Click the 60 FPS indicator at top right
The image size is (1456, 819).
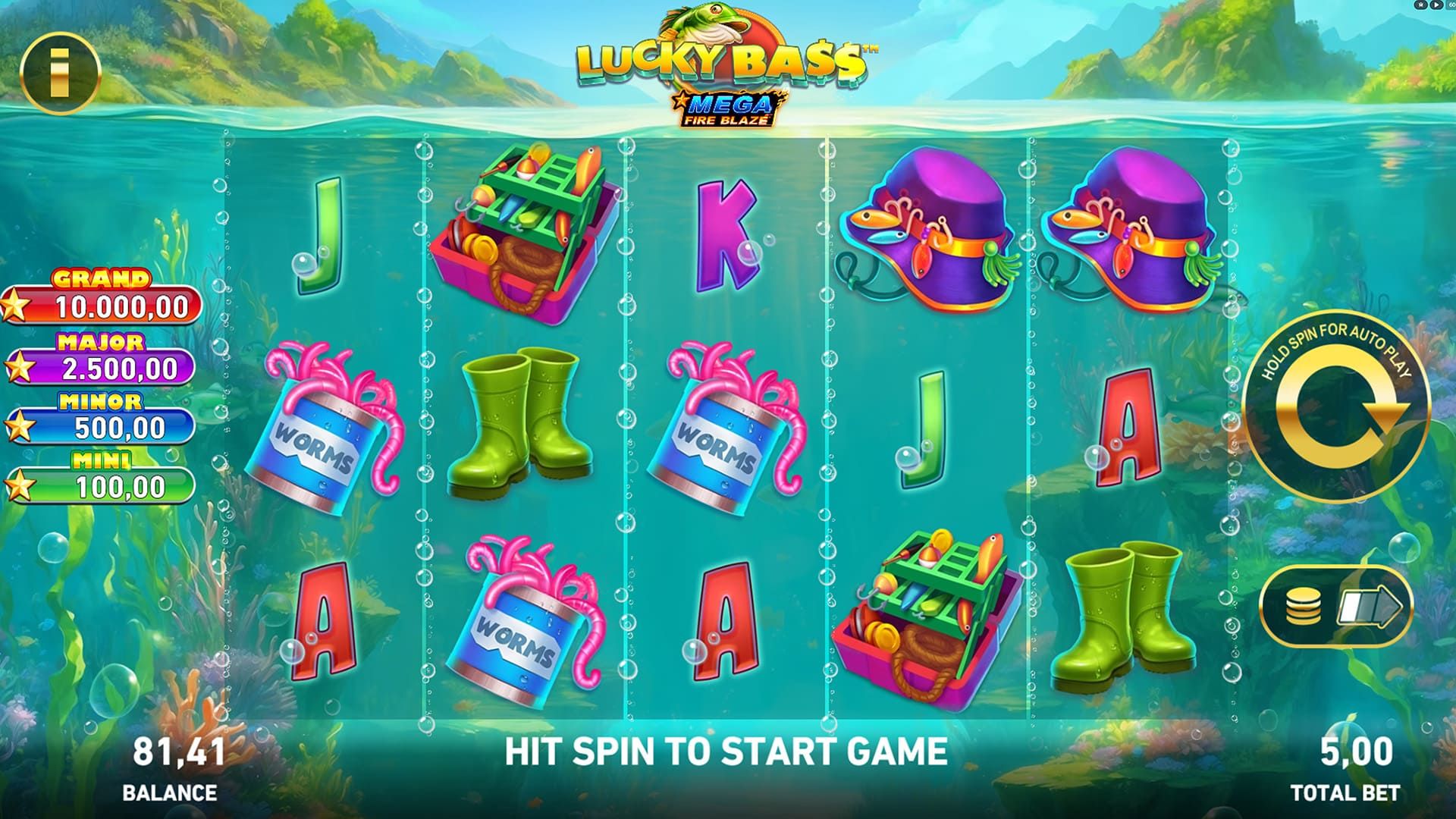click(x=1451, y=5)
